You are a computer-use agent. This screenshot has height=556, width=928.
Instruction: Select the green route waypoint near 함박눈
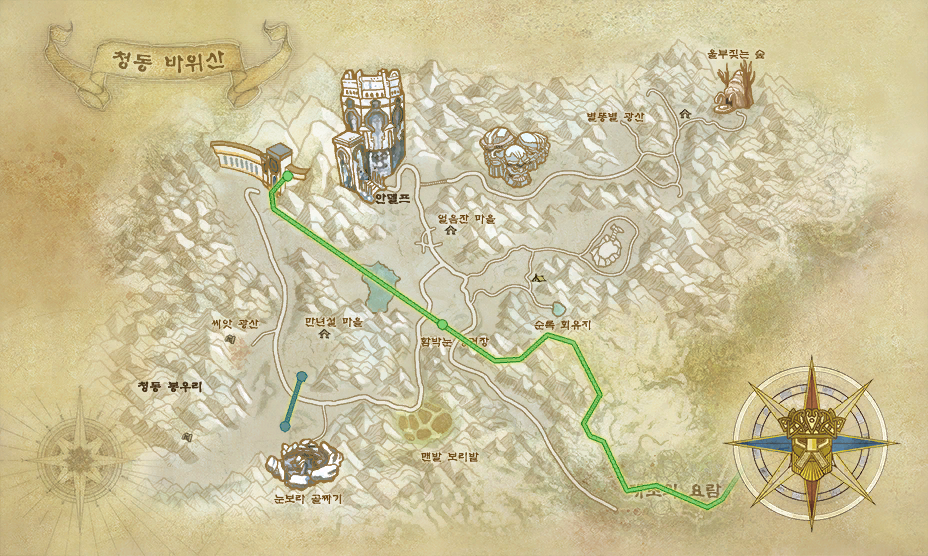[443, 323]
